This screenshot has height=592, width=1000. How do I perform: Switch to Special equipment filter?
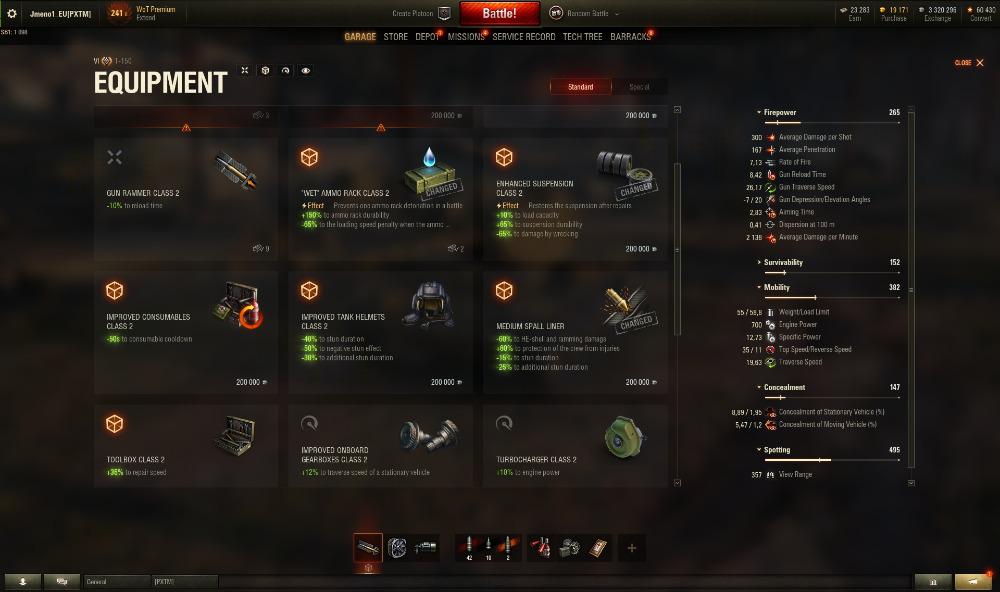coord(638,87)
